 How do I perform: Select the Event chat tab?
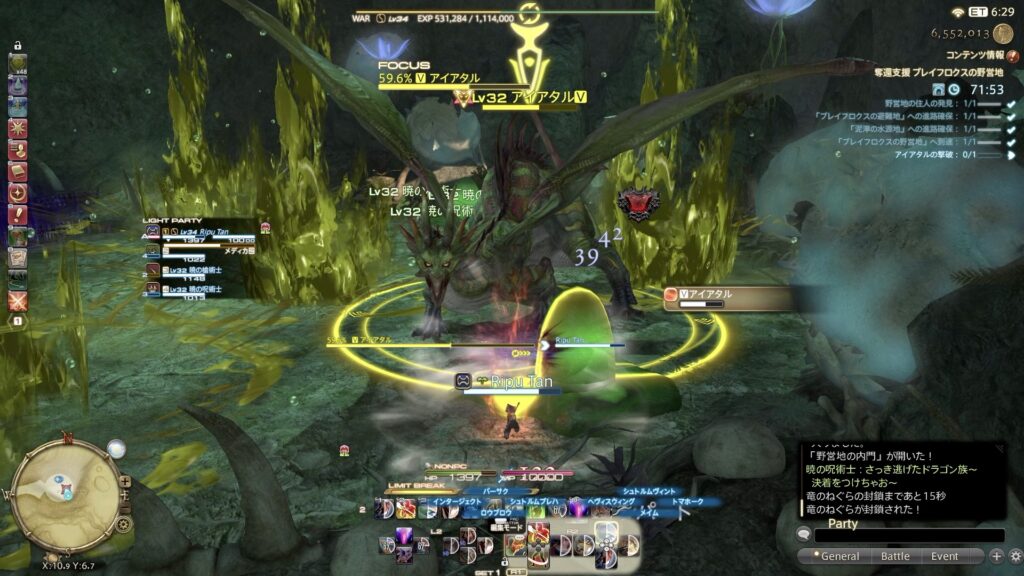tap(944, 556)
